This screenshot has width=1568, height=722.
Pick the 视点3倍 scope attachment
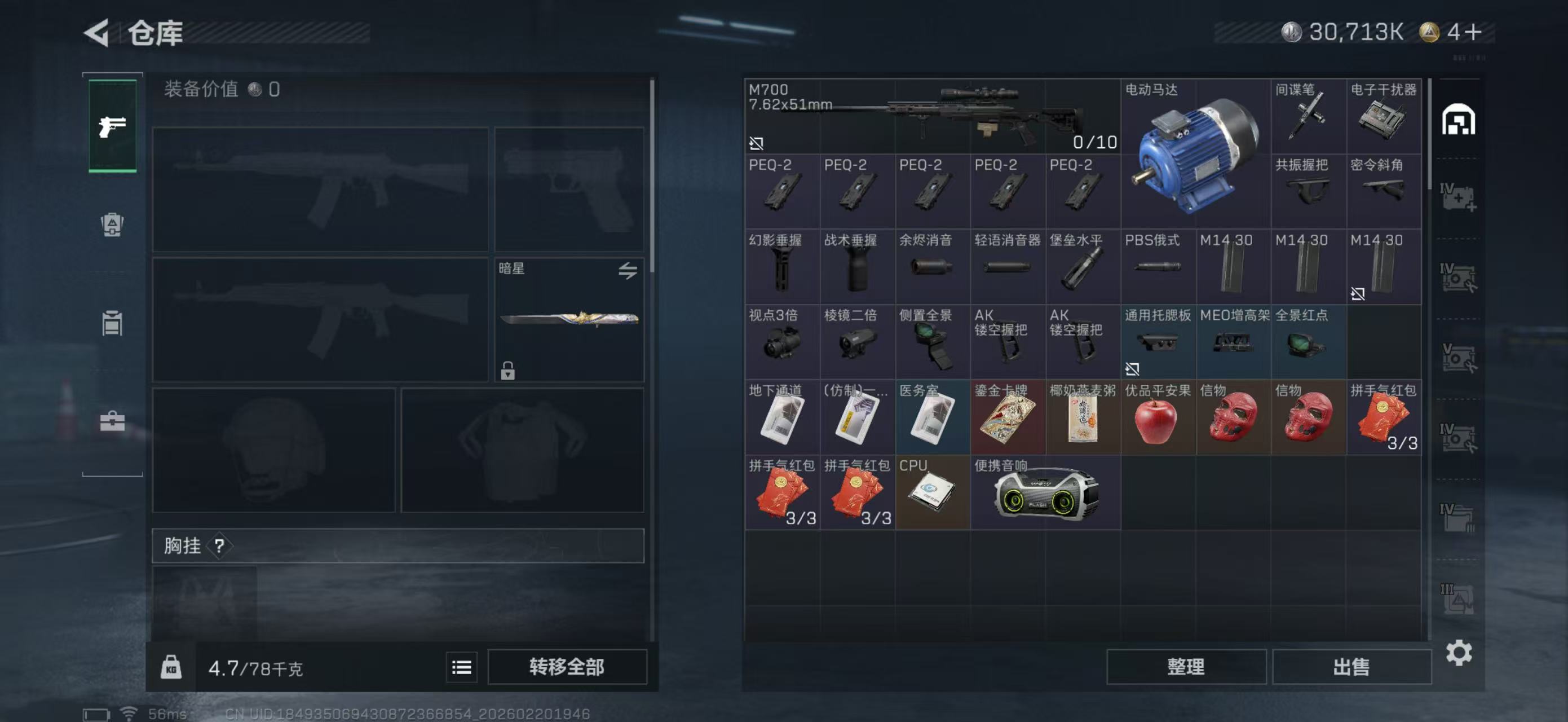781,343
